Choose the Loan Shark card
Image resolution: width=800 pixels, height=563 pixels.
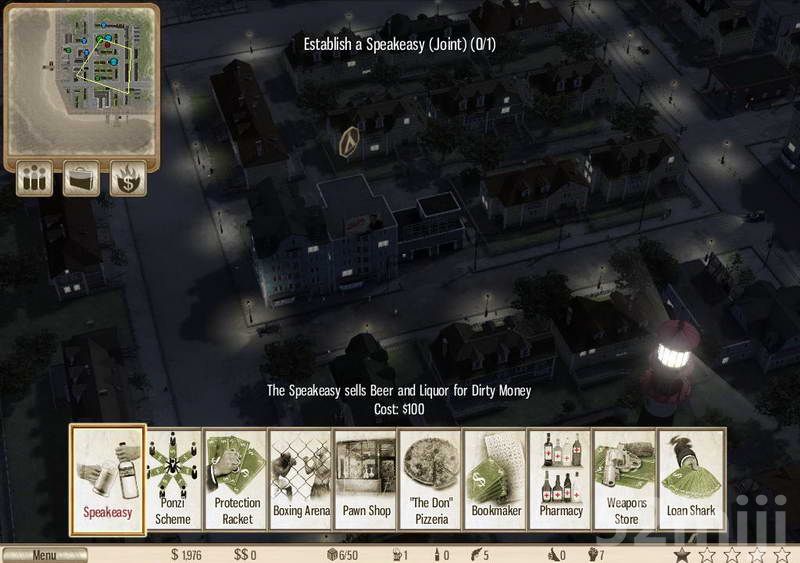click(x=691, y=478)
